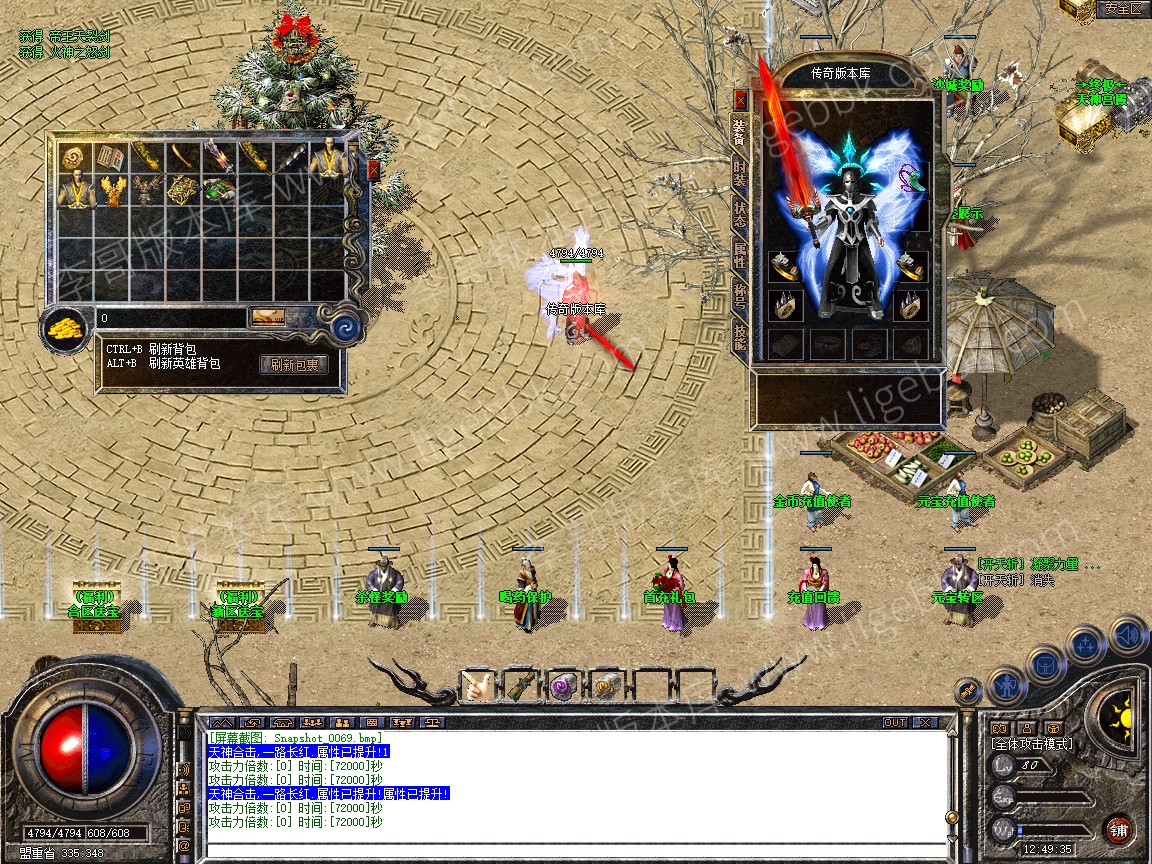Toggle the 全体攻击模式 attack mode label

coord(1031,744)
